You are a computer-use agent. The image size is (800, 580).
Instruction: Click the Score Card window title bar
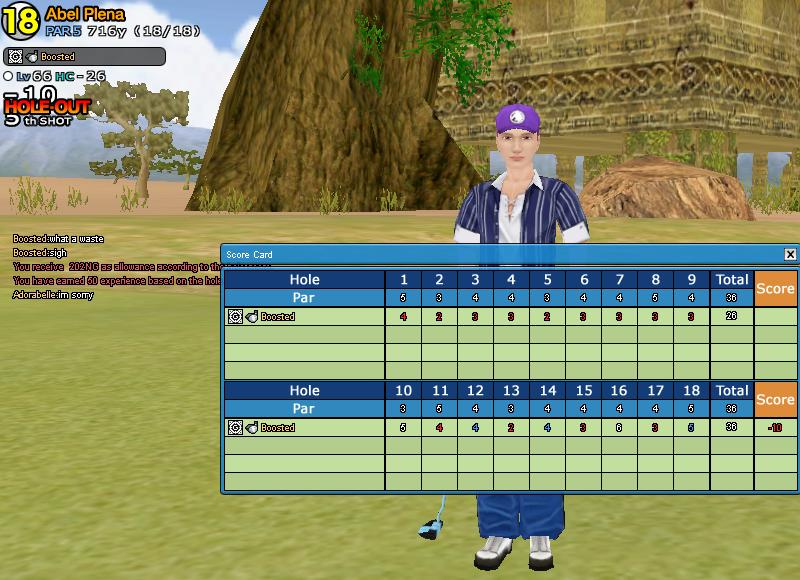[x=500, y=255]
